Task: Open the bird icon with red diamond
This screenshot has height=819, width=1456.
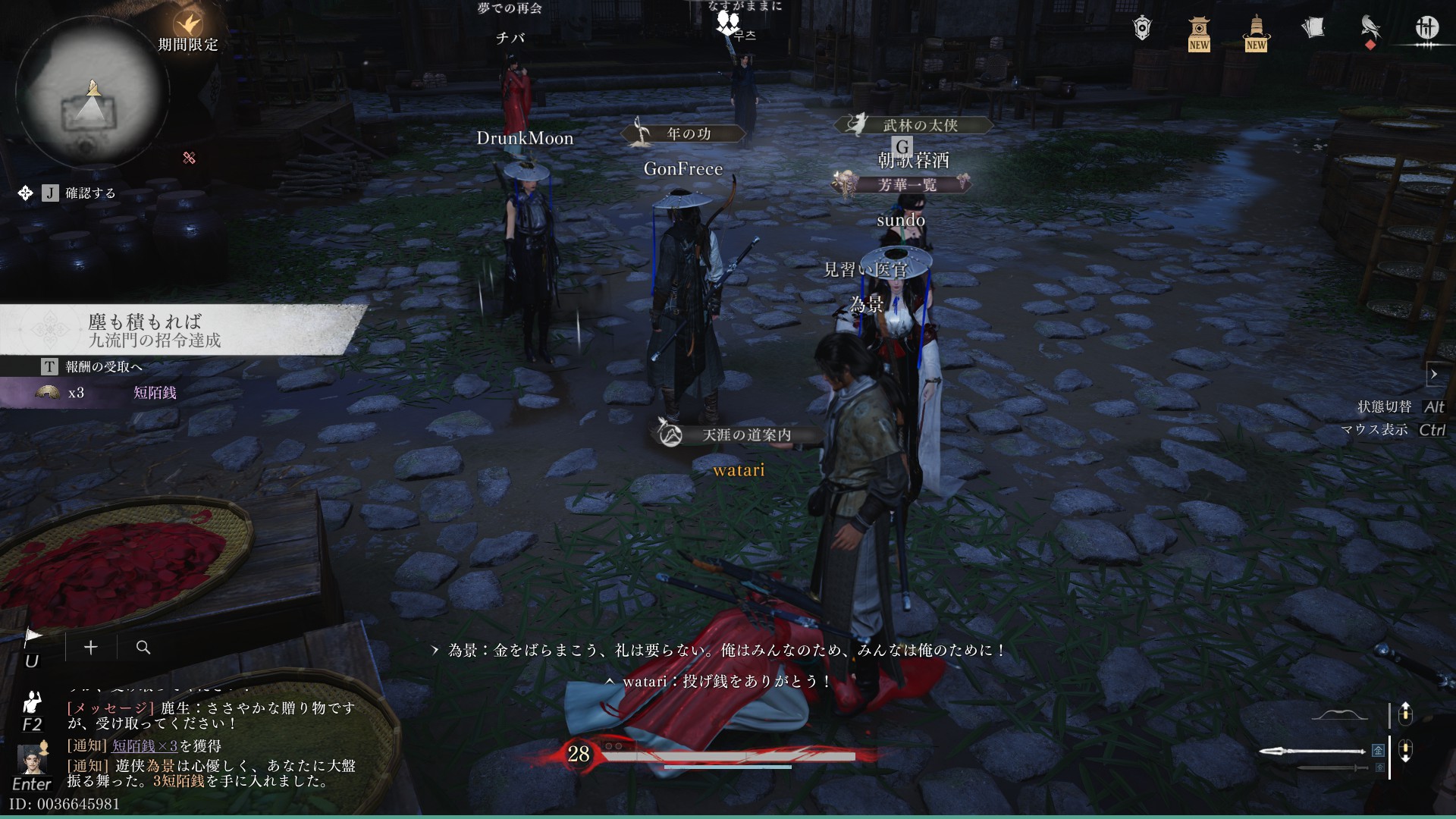Action: pos(1370,30)
